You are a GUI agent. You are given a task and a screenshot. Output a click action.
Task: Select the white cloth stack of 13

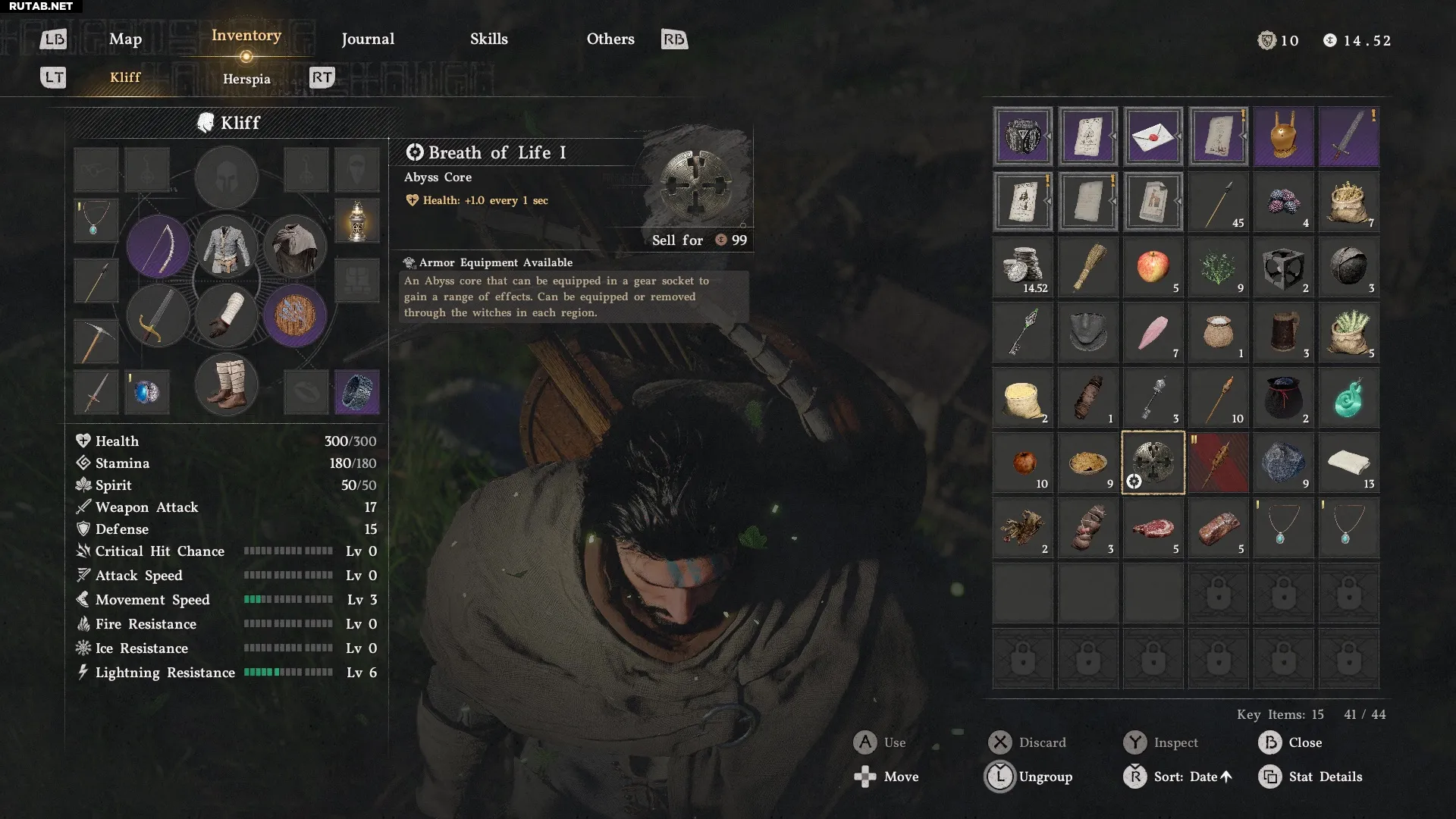coord(1348,463)
